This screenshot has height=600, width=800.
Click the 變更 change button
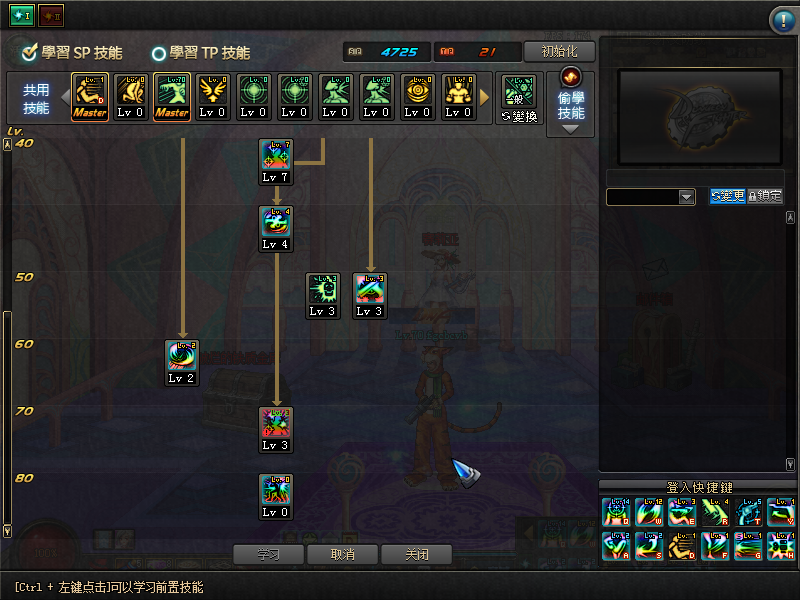click(727, 196)
